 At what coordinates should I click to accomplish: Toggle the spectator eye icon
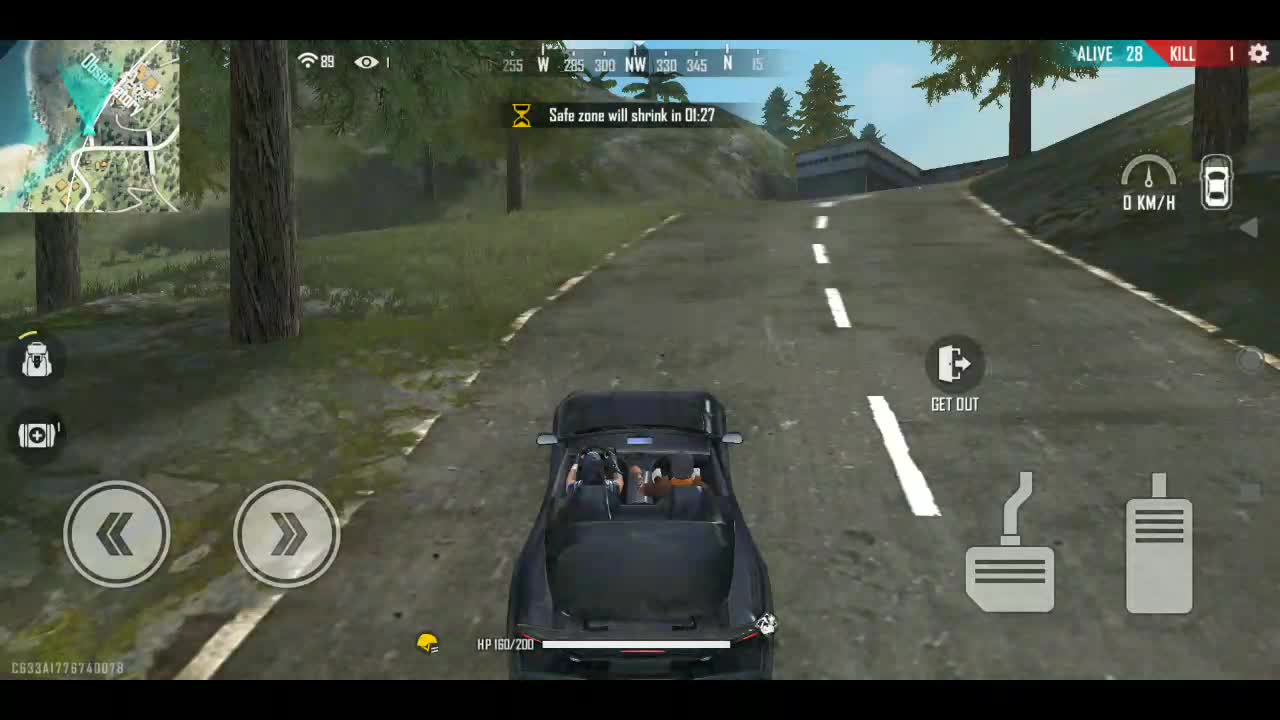(x=366, y=62)
